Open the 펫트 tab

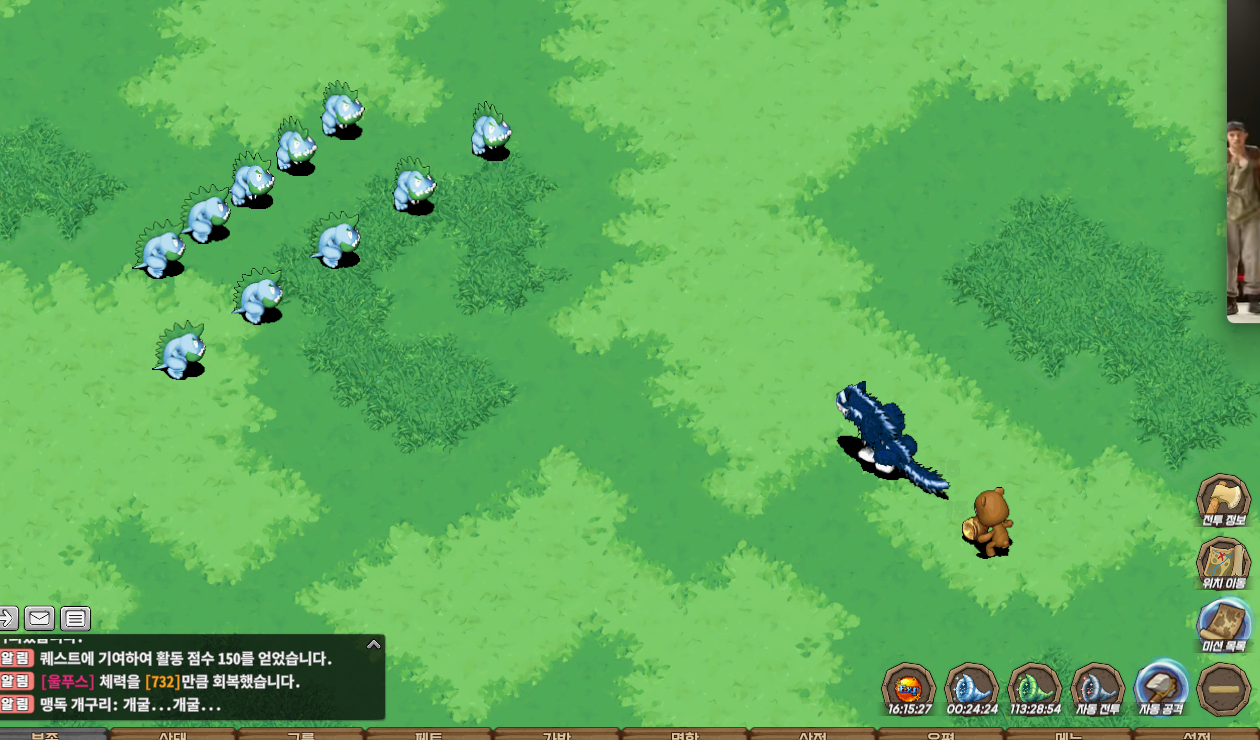428,735
